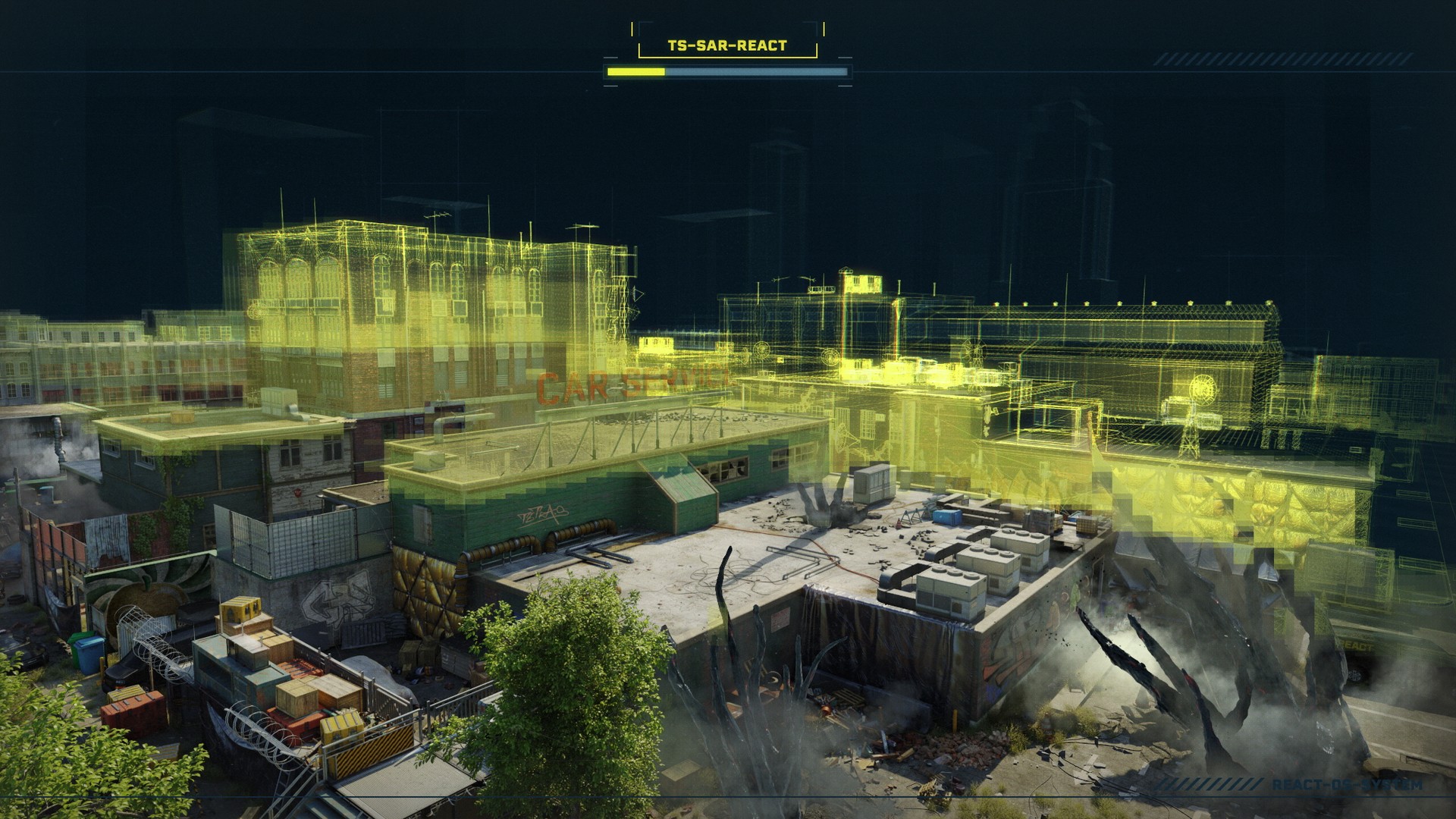Click the yellow loading progress bar
Viewport: 1456px width, 819px height.
[635, 72]
